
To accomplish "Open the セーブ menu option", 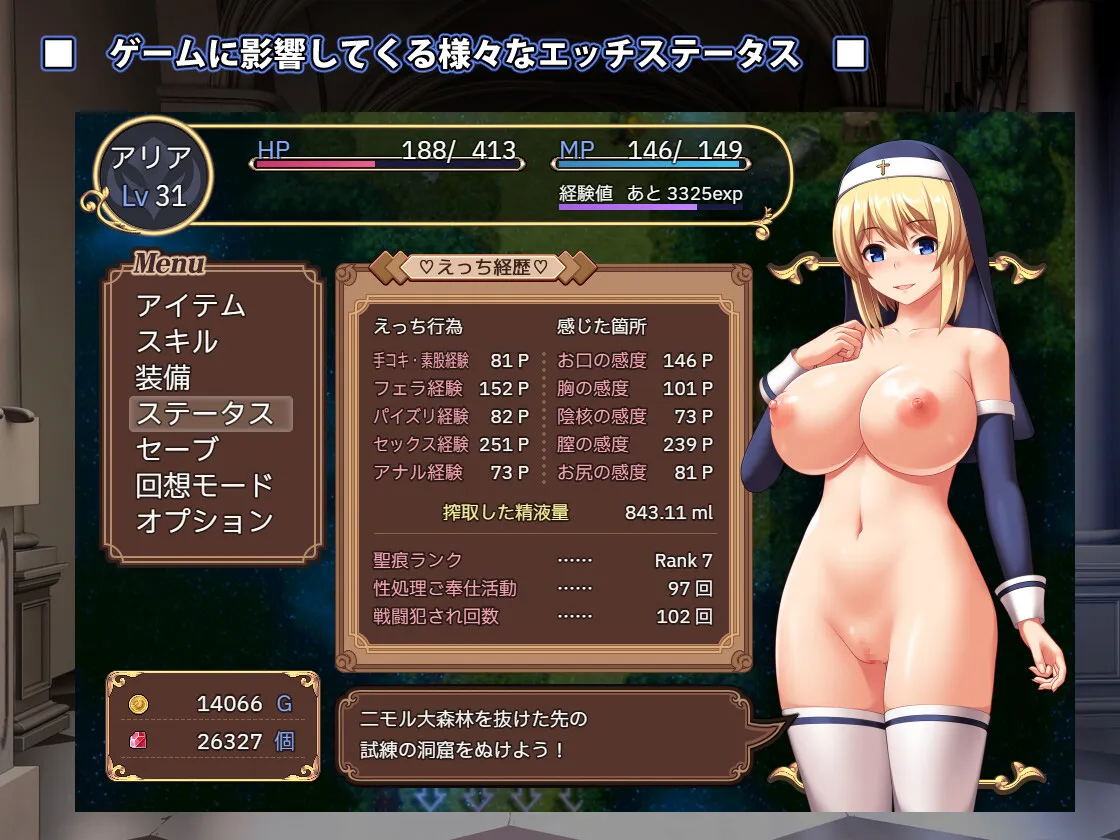I will click(x=177, y=449).
